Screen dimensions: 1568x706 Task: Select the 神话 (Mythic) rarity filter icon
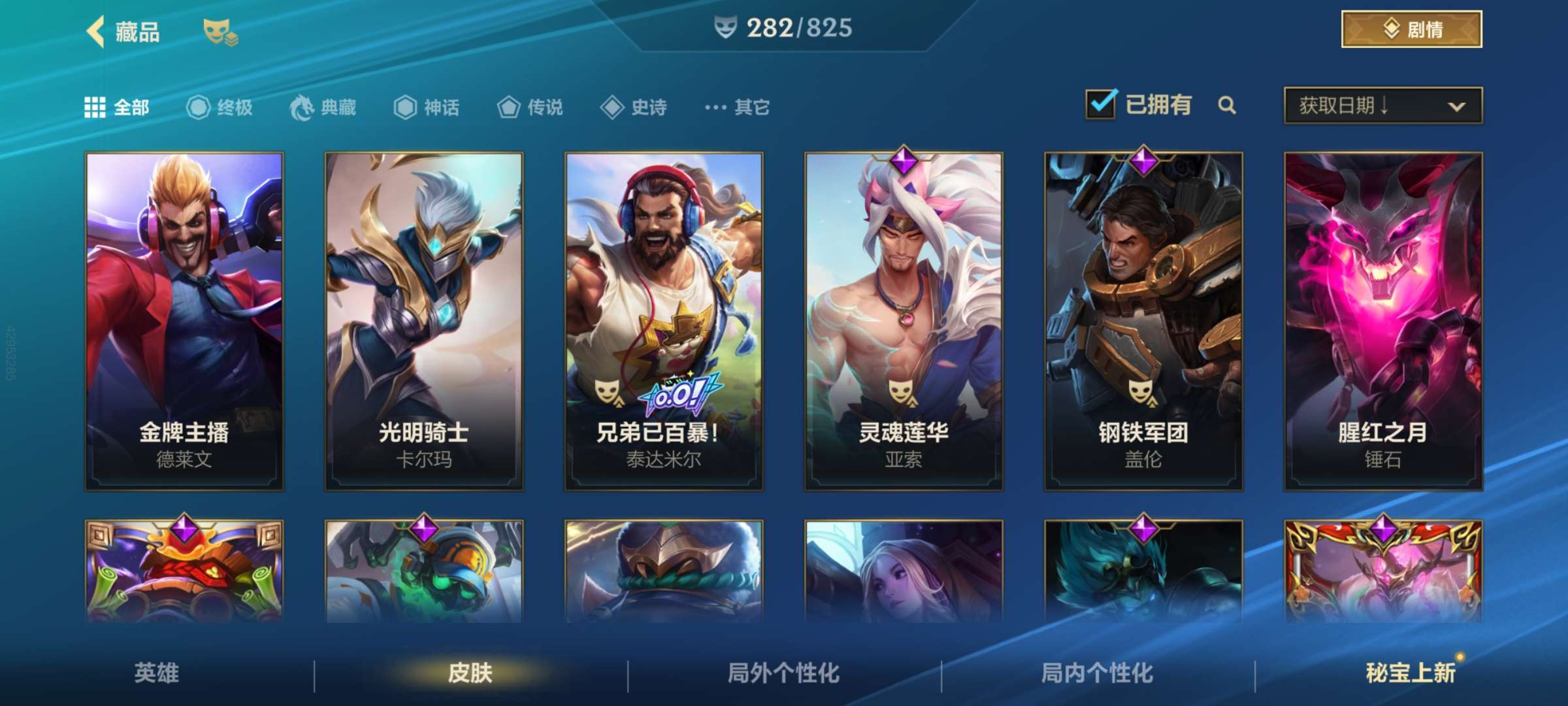point(406,108)
